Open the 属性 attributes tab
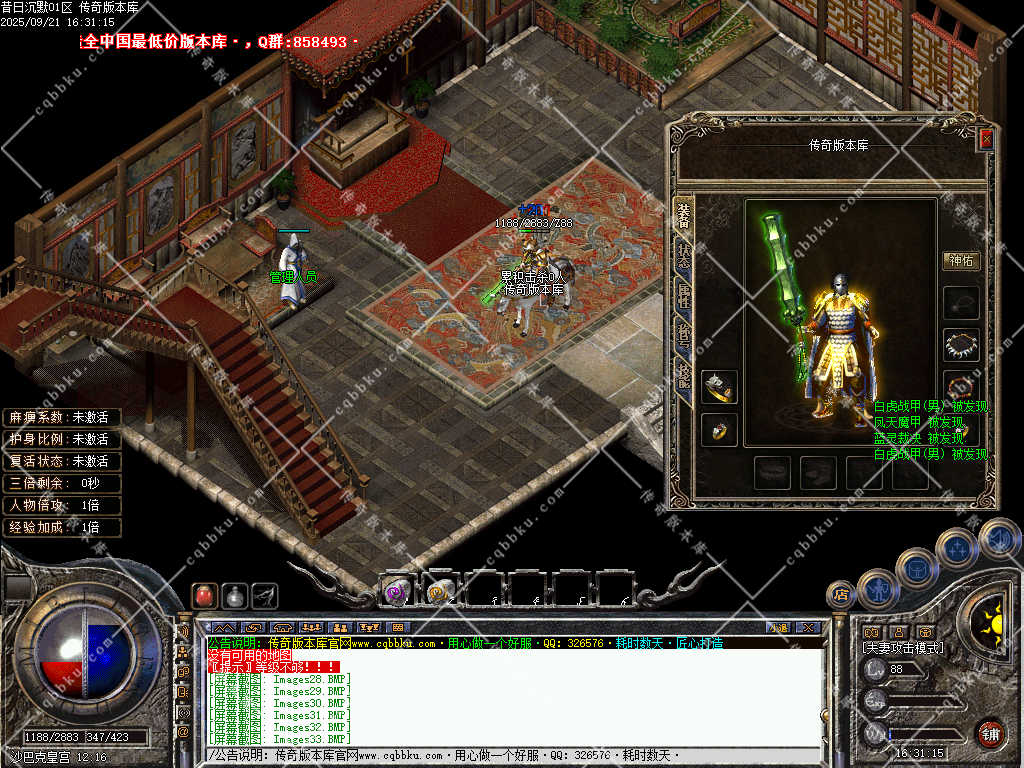Viewport: 1024px width, 768px height. 684,298
